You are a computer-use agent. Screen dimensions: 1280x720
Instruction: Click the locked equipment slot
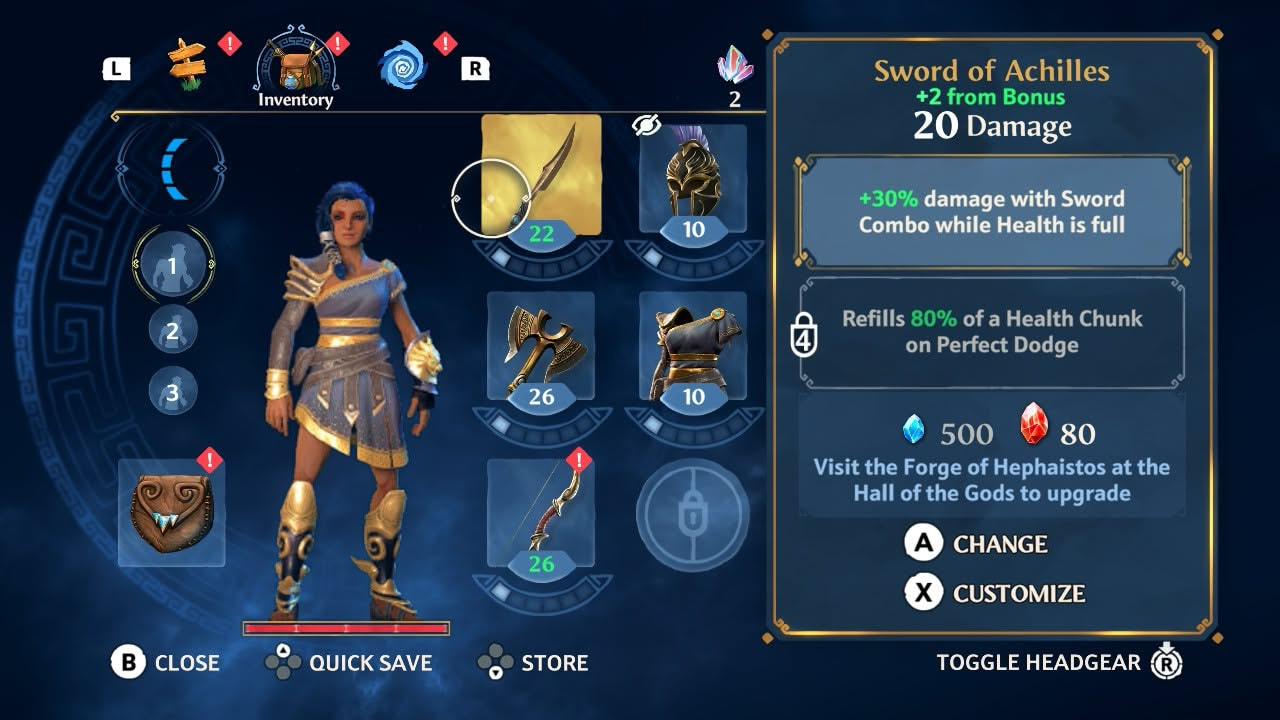[693, 514]
